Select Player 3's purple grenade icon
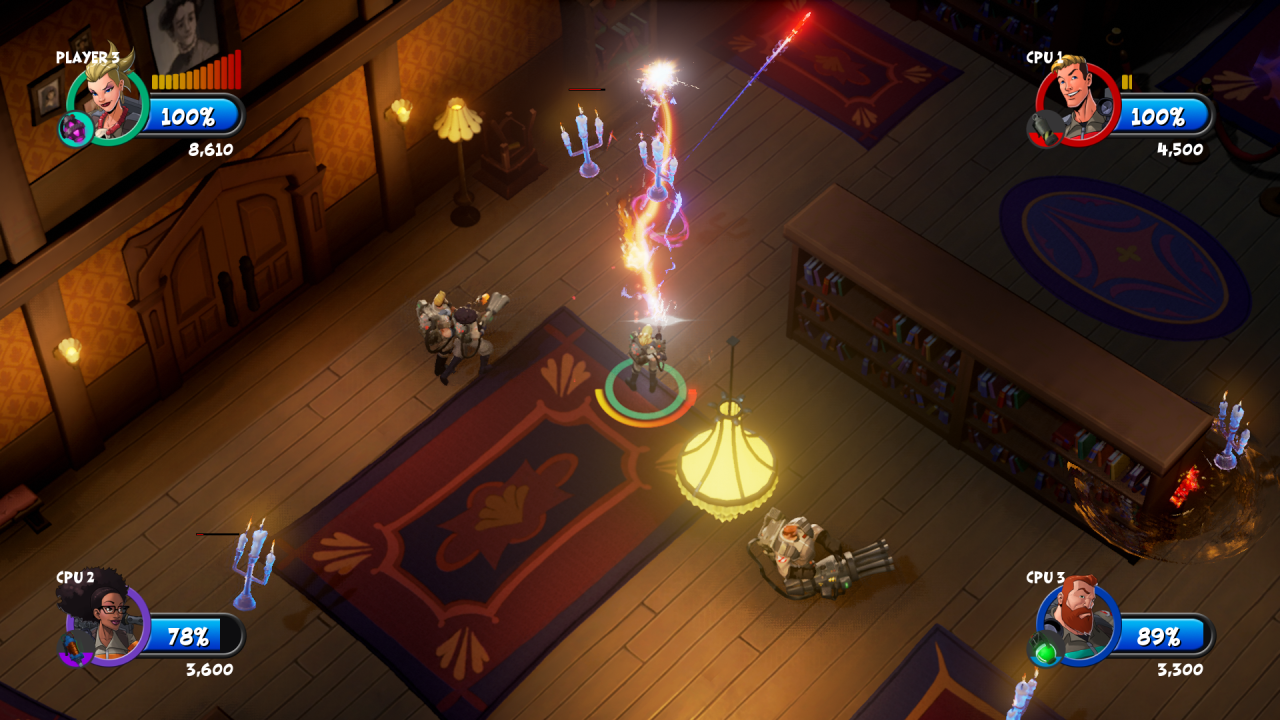 tap(74, 129)
